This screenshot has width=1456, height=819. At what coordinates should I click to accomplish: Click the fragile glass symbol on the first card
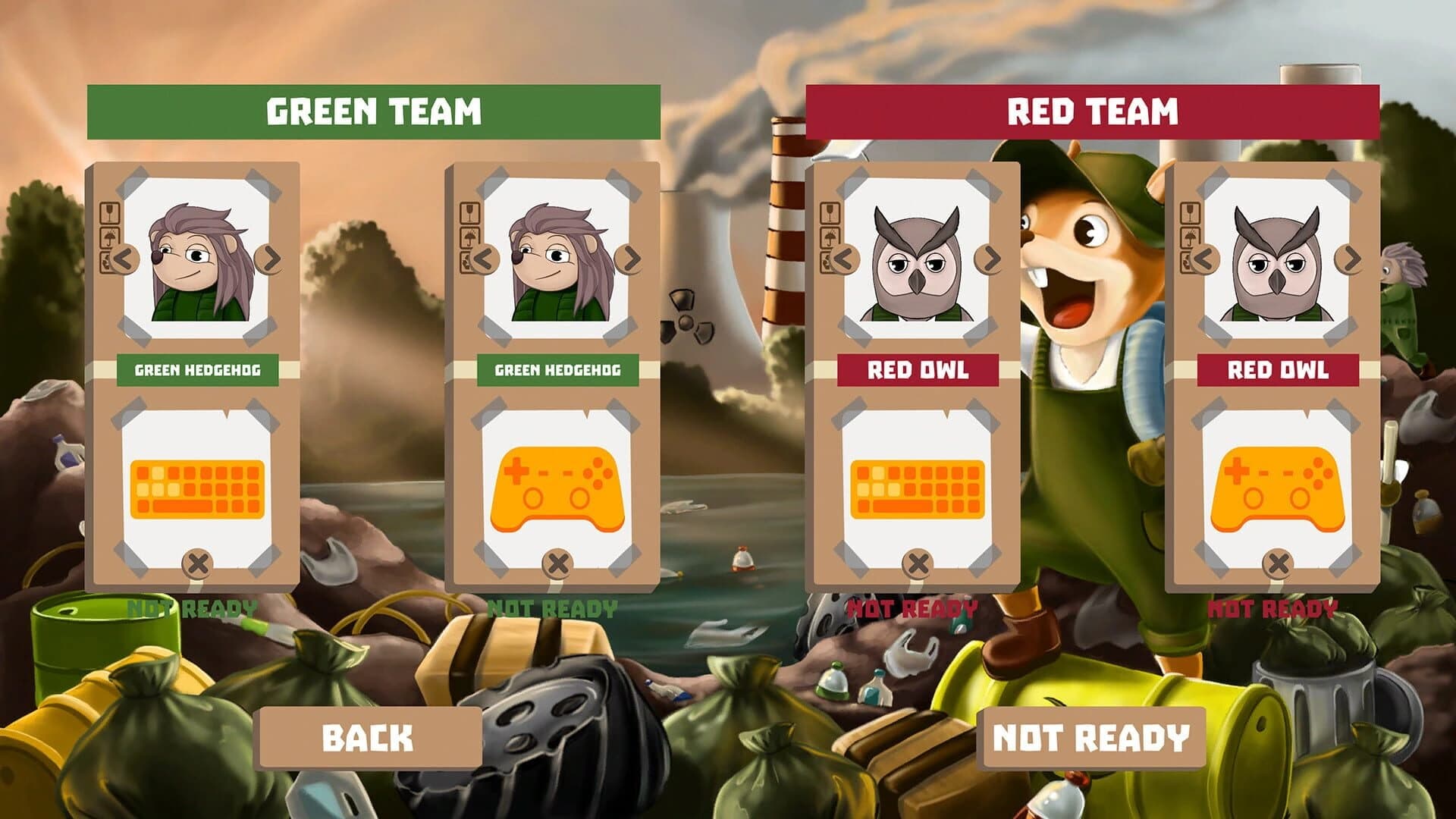point(110,213)
